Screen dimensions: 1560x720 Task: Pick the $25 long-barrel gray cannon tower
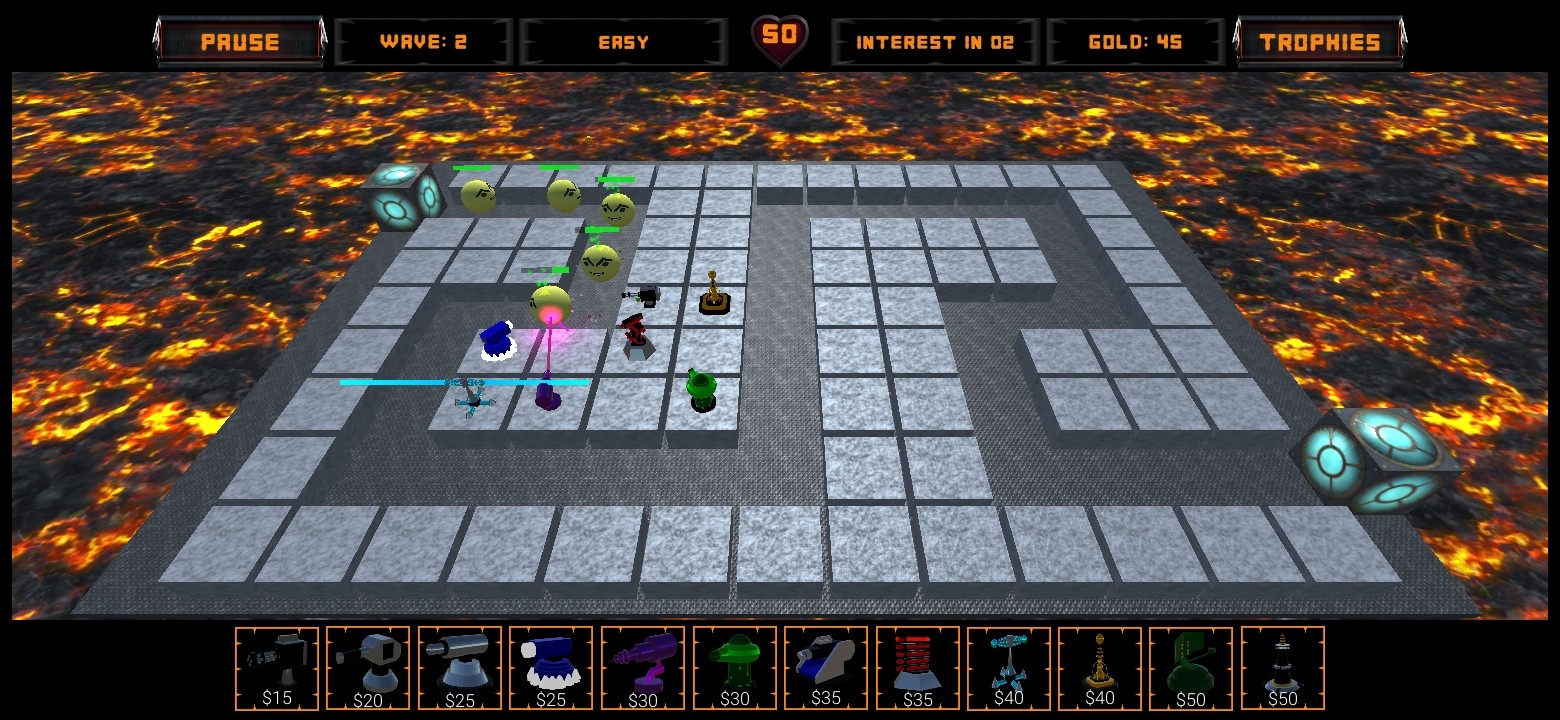(x=460, y=668)
